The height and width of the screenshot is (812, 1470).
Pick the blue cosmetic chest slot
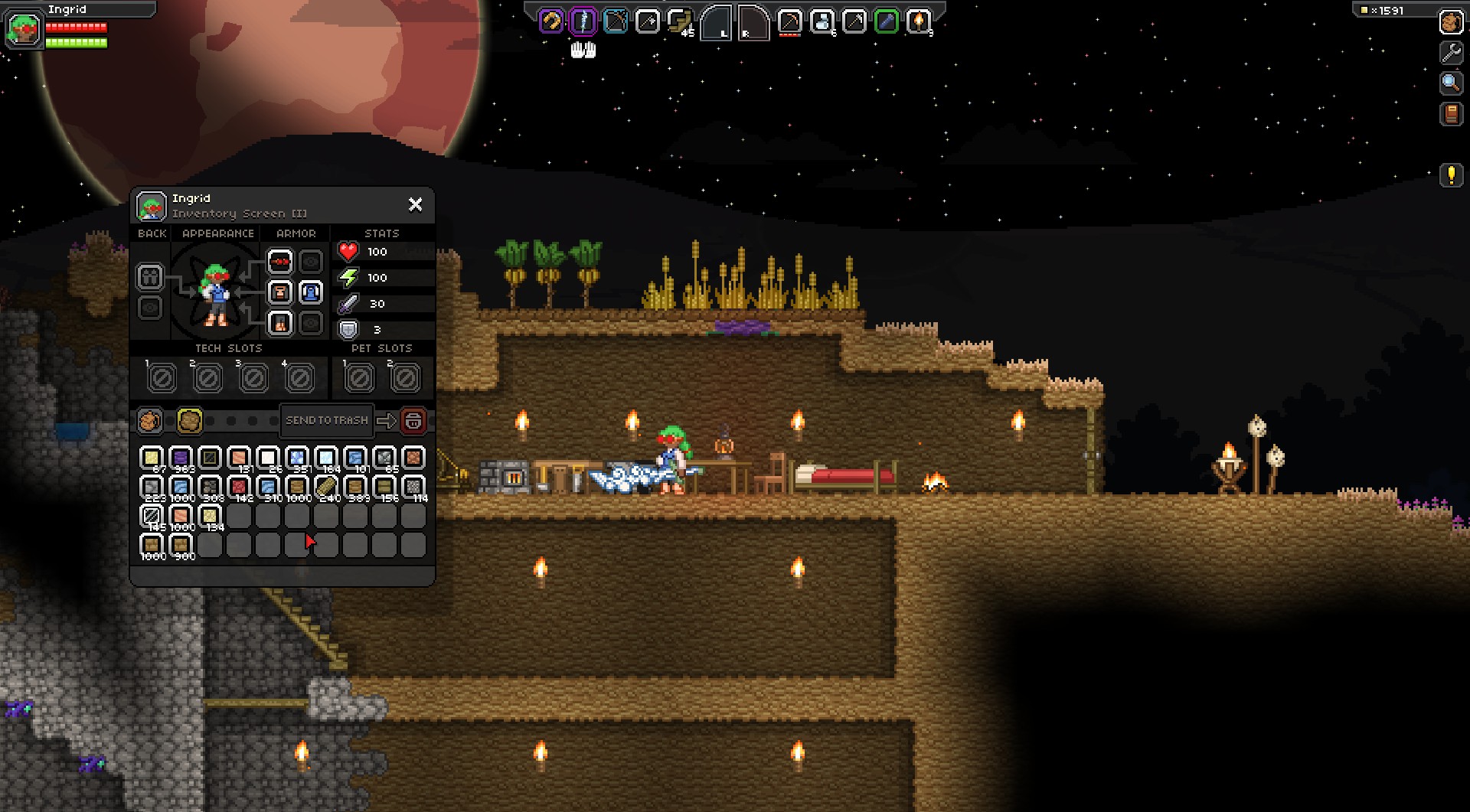[x=310, y=292]
